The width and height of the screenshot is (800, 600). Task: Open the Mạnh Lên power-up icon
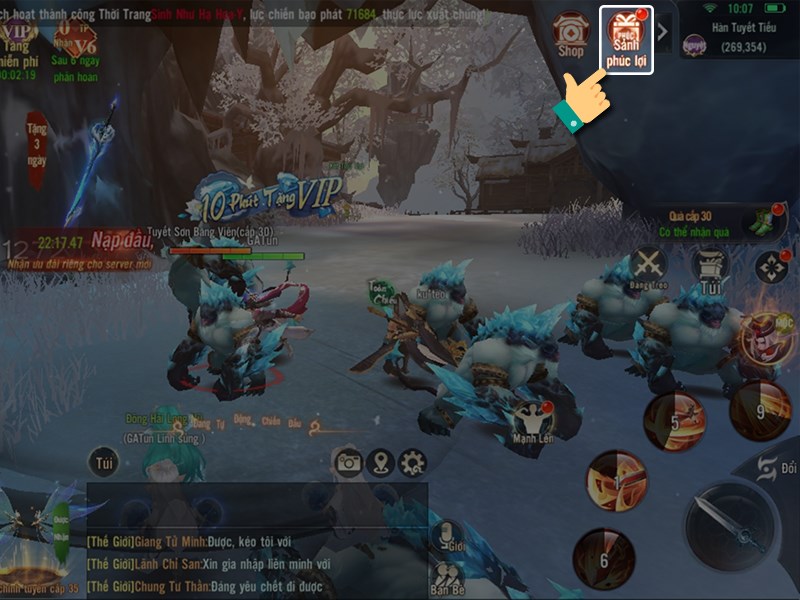click(533, 420)
